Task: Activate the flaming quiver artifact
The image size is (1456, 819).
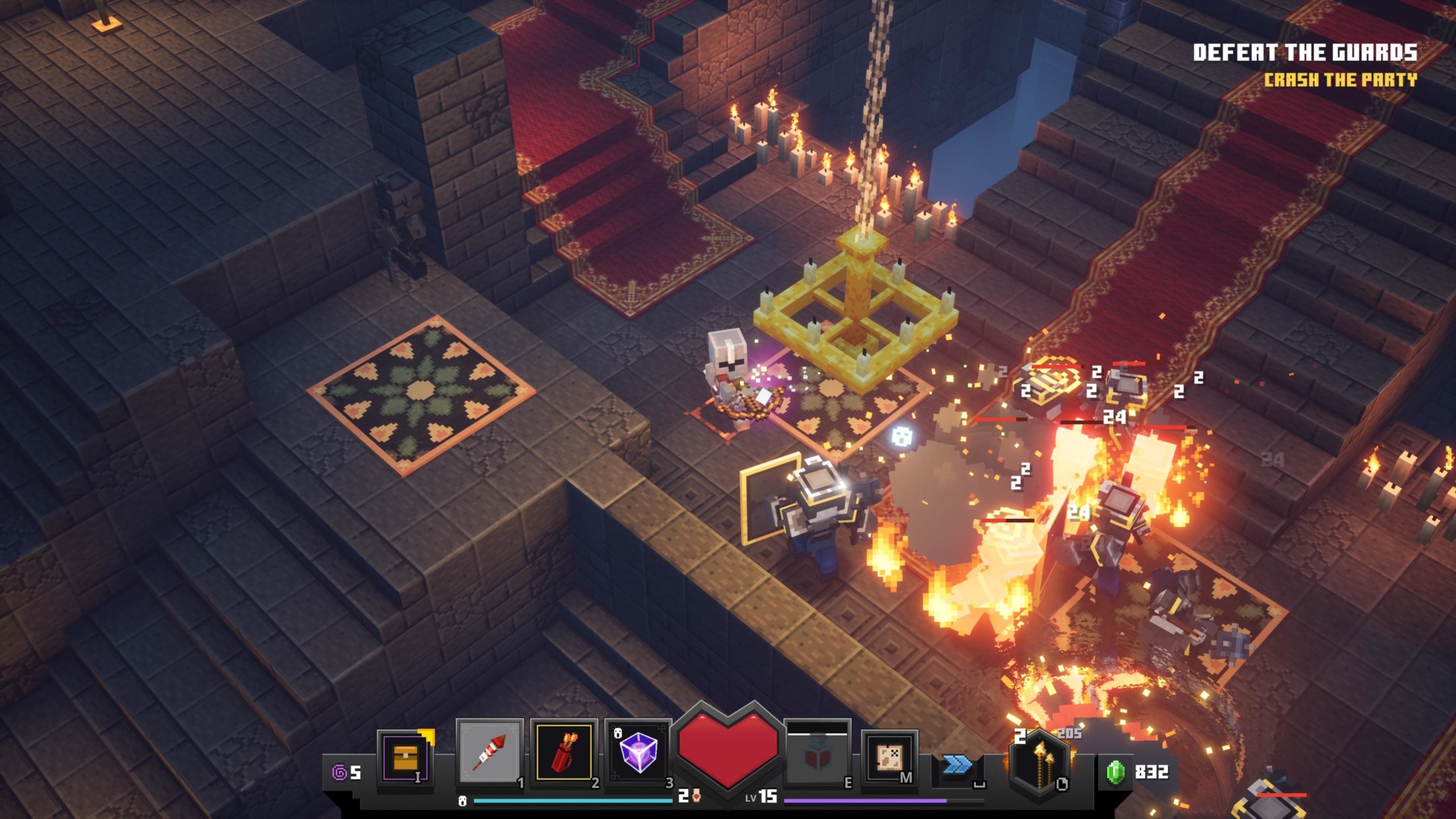Action: point(564,752)
